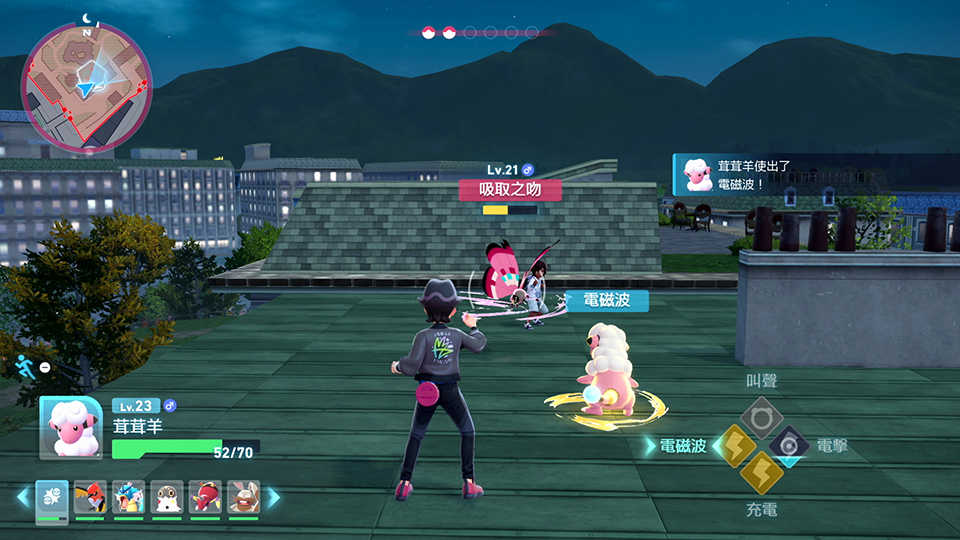The width and height of the screenshot is (960, 540).
Task: Use the 叫聲 (Growl) move
Action: click(761, 415)
